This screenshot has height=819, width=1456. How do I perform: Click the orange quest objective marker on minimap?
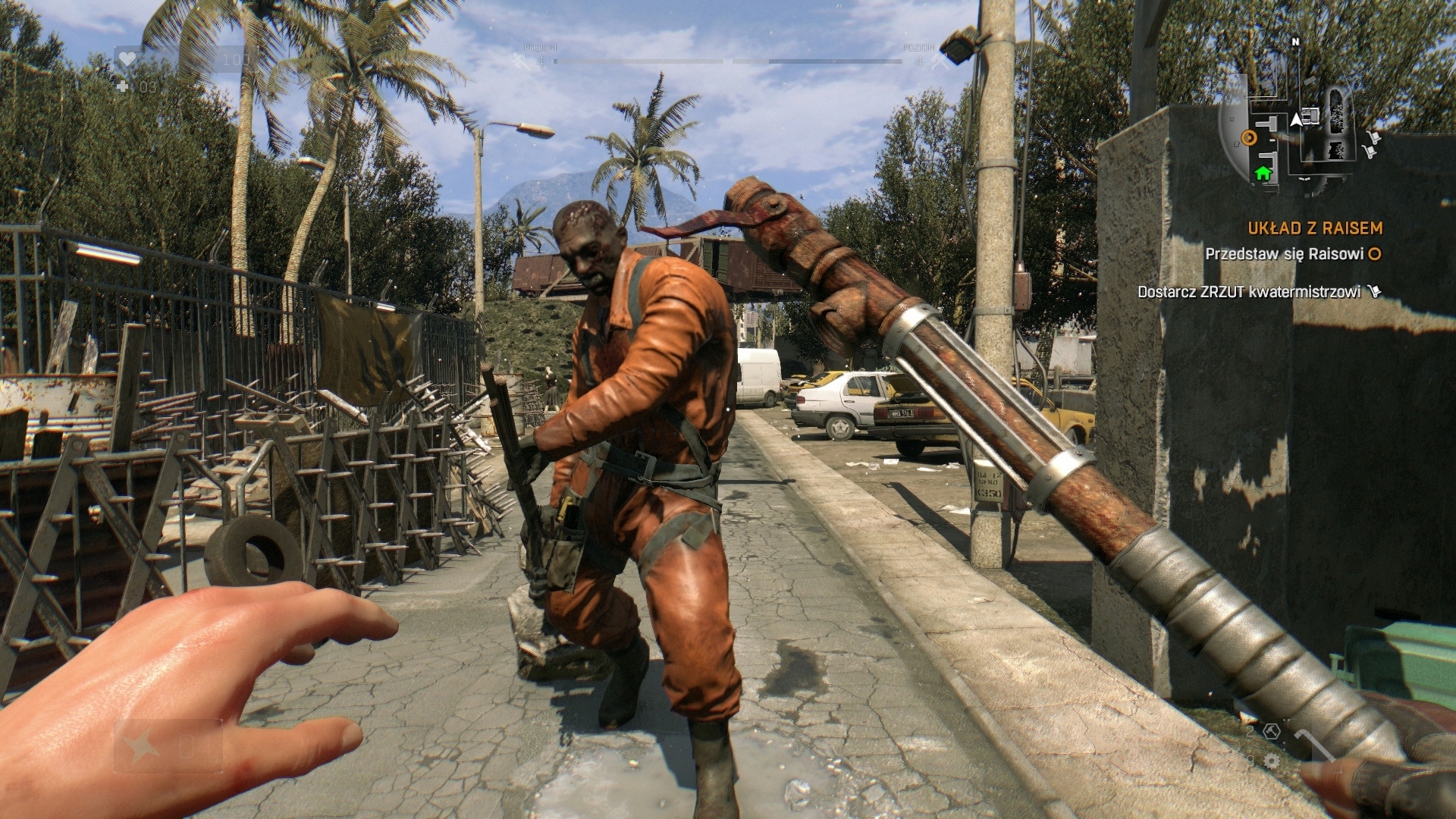(1249, 137)
